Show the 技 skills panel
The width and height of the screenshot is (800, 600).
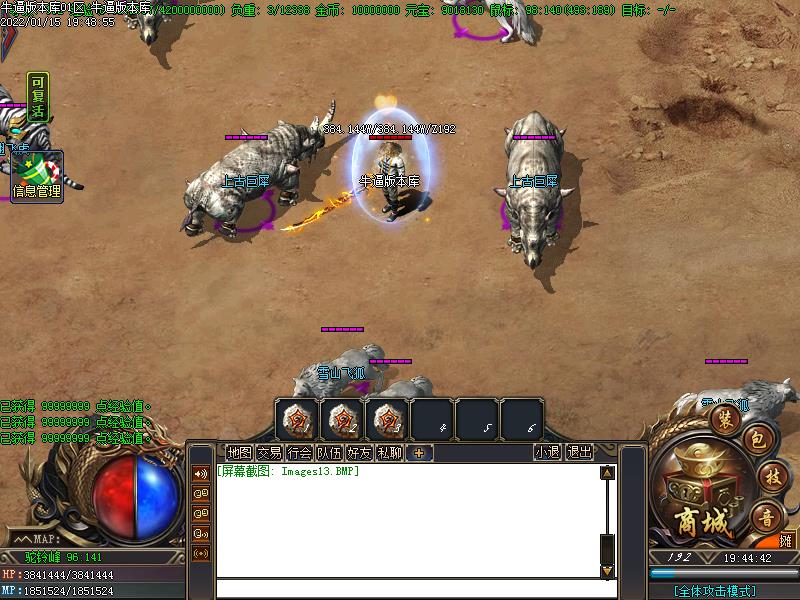[x=770, y=477]
